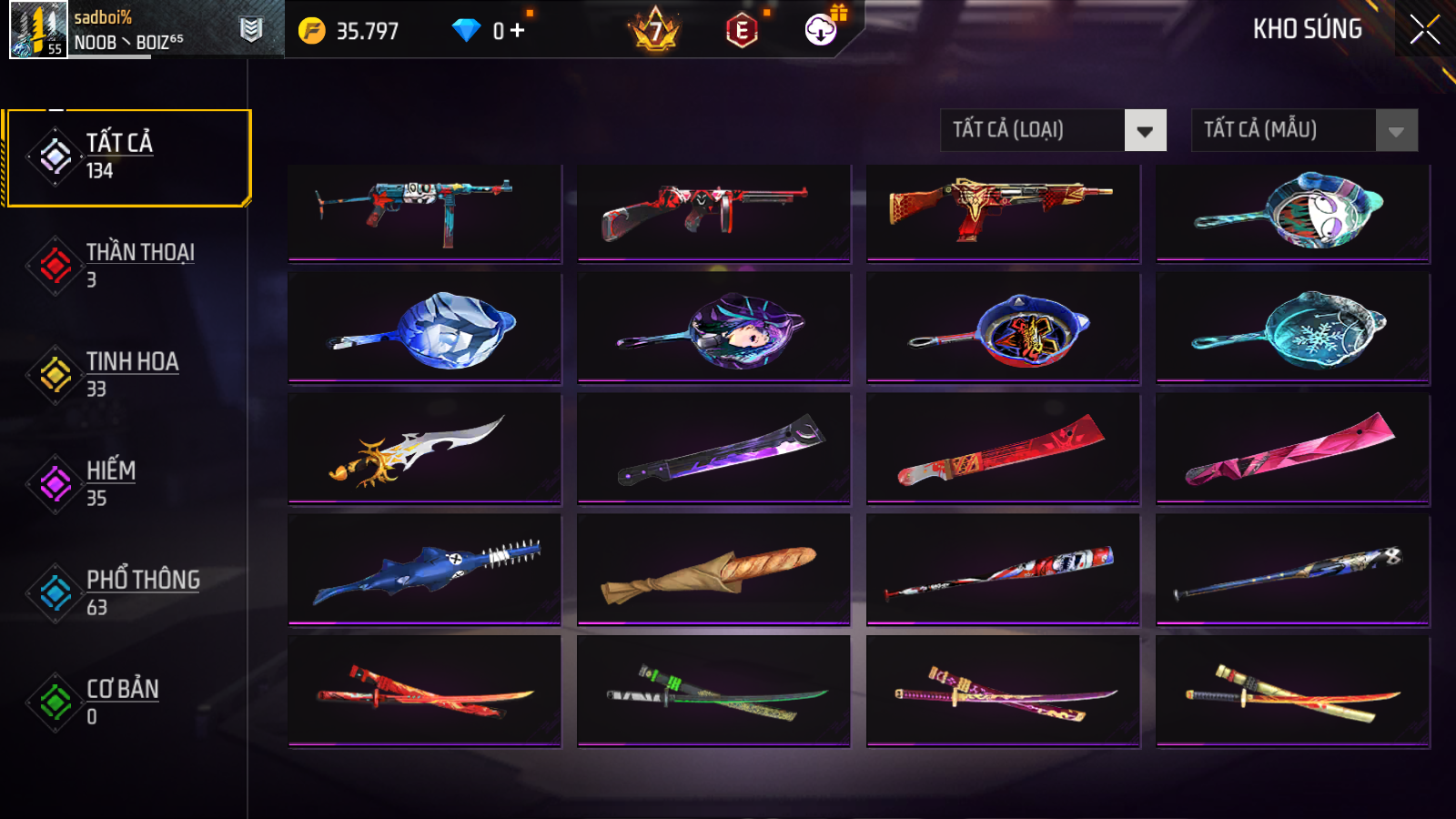The height and width of the screenshot is (819, 1456).
Task: Switch to Phổ Thông rarity tab
Action: [127, 592]
